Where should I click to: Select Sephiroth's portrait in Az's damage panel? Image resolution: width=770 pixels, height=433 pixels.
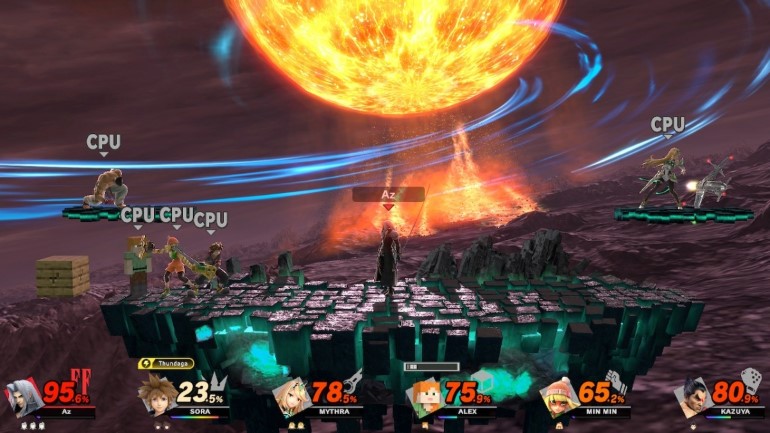pyautogui.click(x=23, y=397)
